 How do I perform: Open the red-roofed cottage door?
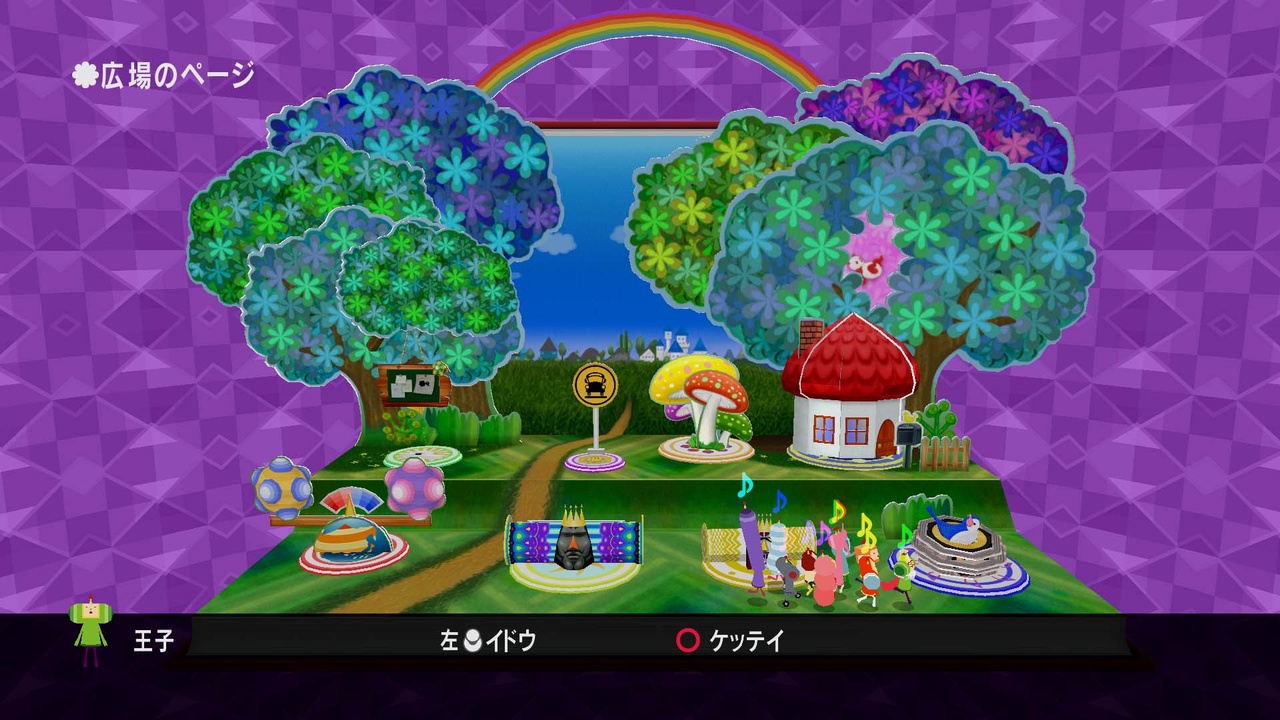click(886, 435)
